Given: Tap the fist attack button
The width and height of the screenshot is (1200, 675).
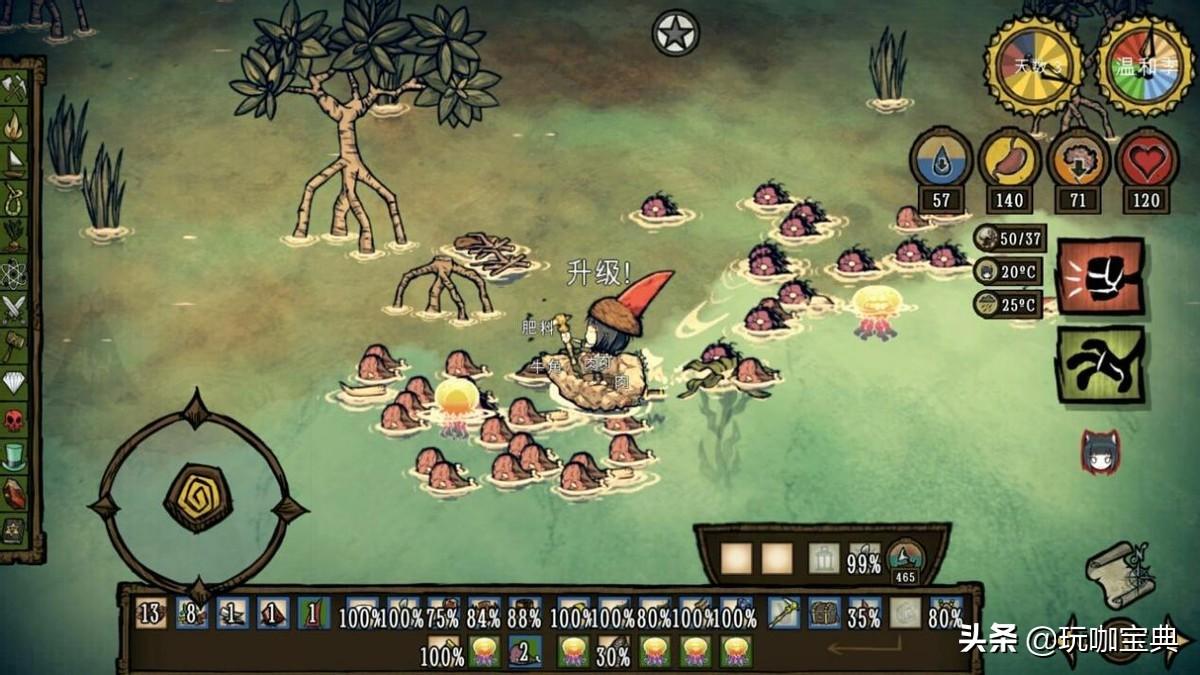Looking at the screenshot, I should pyautogui.click(x=1100, y=275).
